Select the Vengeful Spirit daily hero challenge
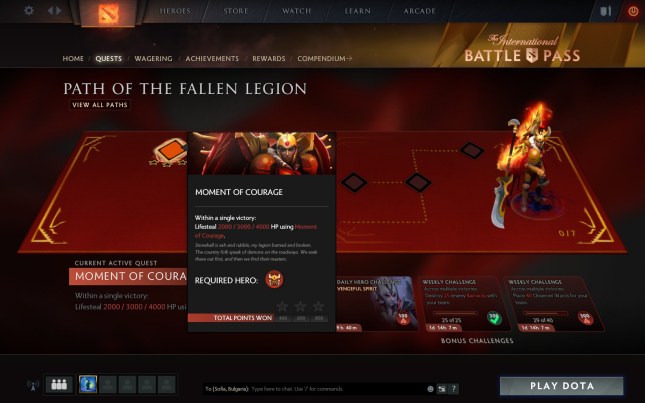Image resolution: width=645 pixels, height=403 pixels. pyautogui.click(x=375, y=303)
